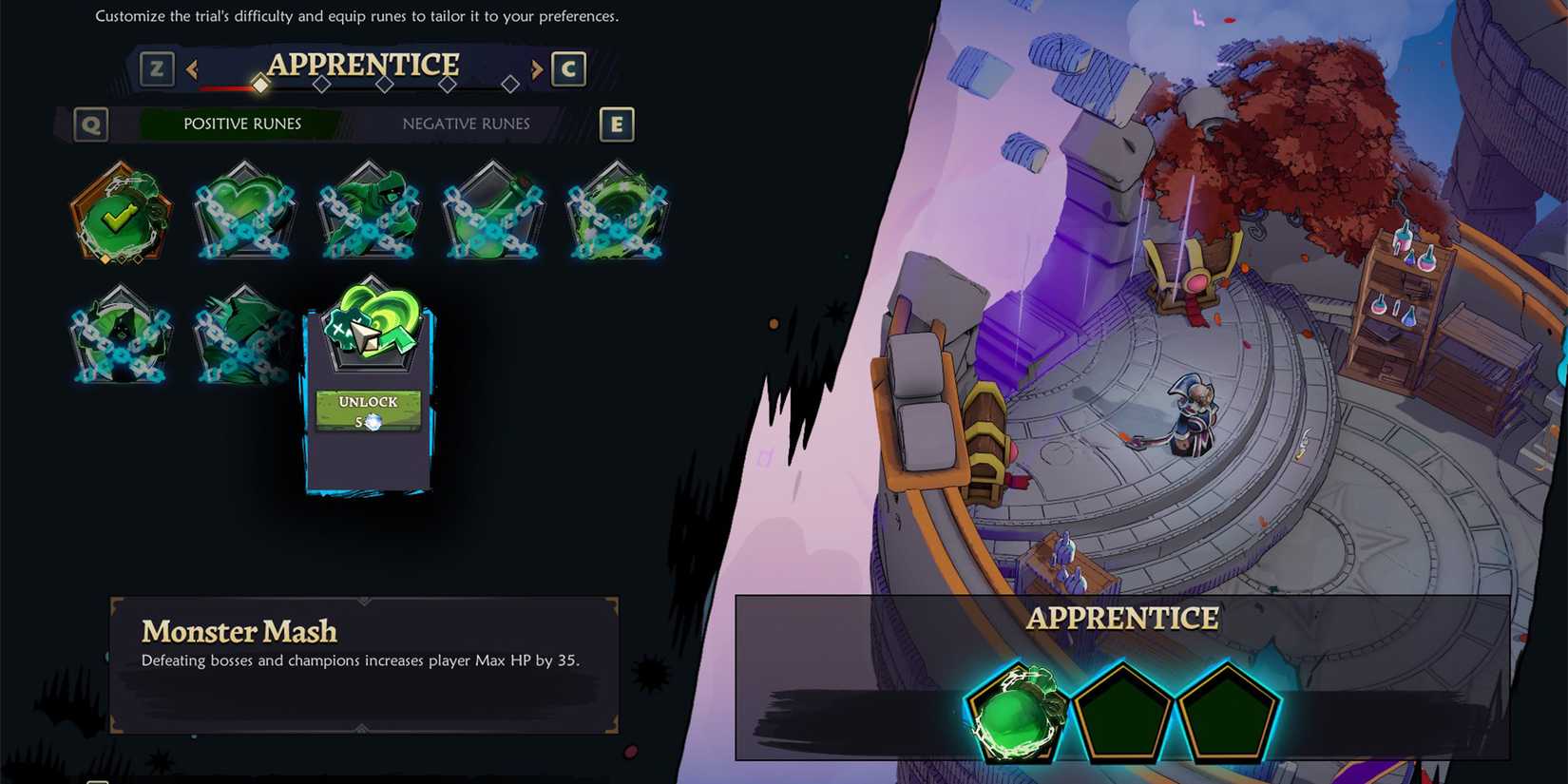Select the chained vortex rune
The image size is (1568, 784).
point(617,213)
